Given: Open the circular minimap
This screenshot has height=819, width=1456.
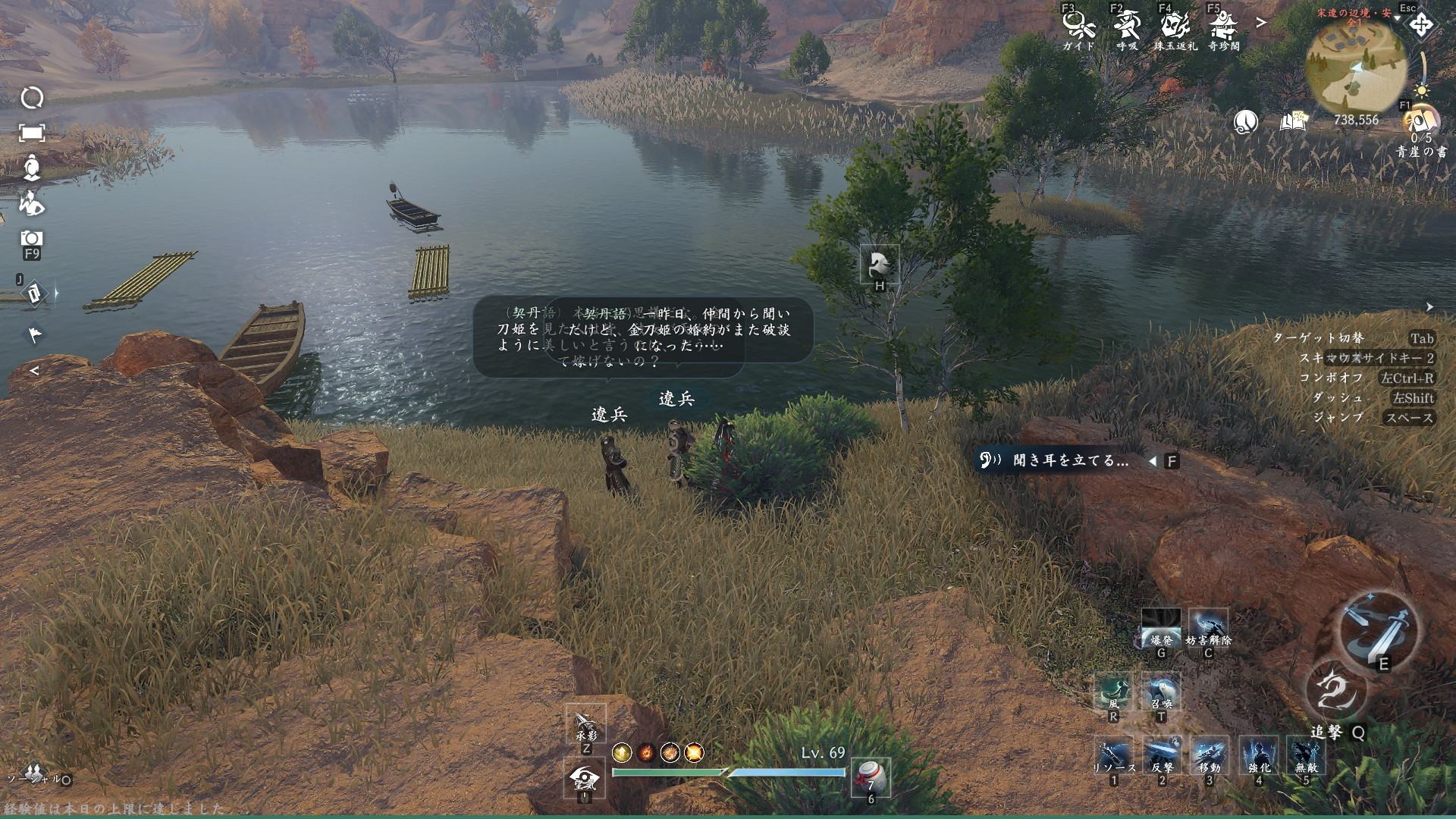Looking at the screenshot, I should (1356, 67).
